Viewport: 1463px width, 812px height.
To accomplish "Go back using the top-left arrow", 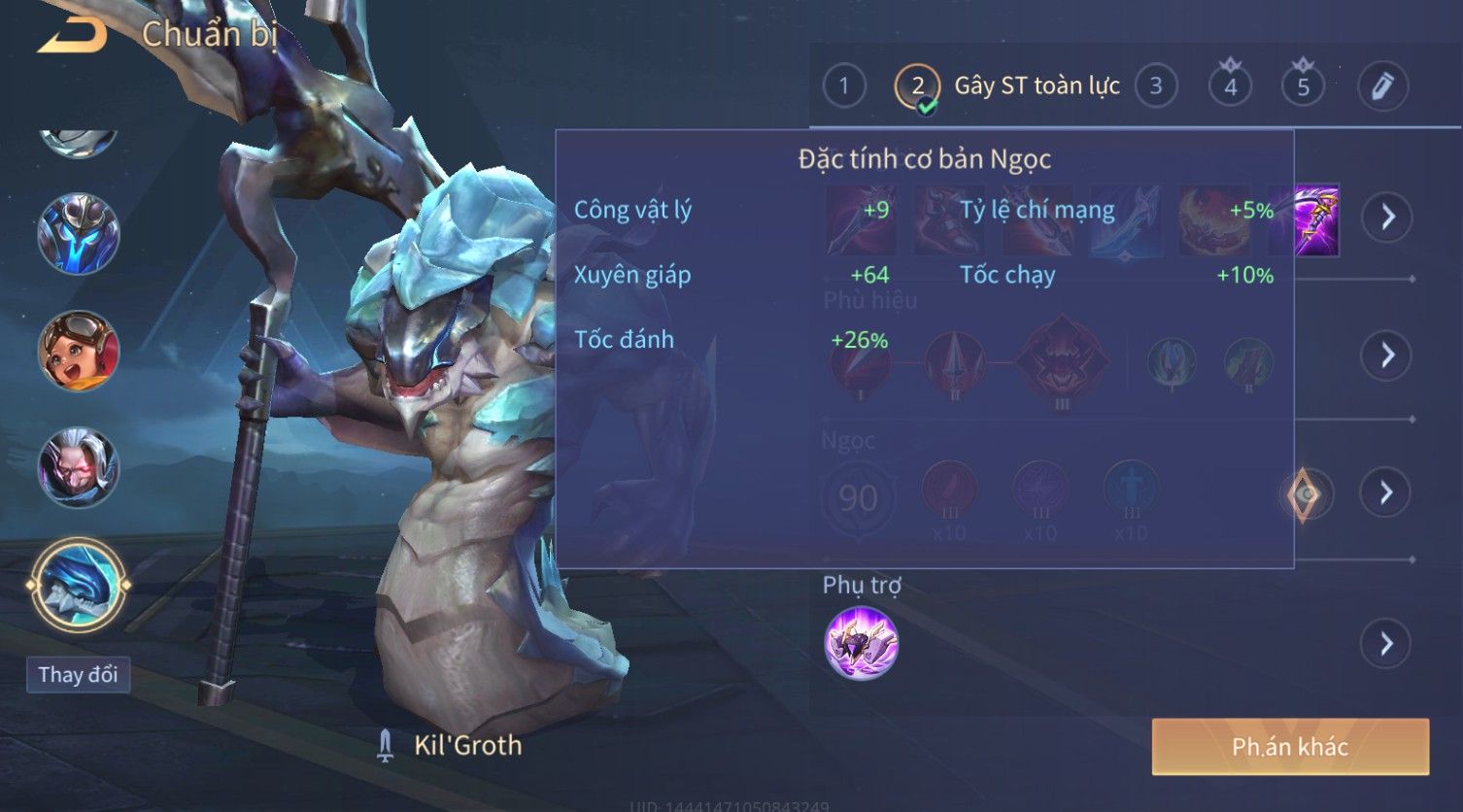I will [72, 35].
